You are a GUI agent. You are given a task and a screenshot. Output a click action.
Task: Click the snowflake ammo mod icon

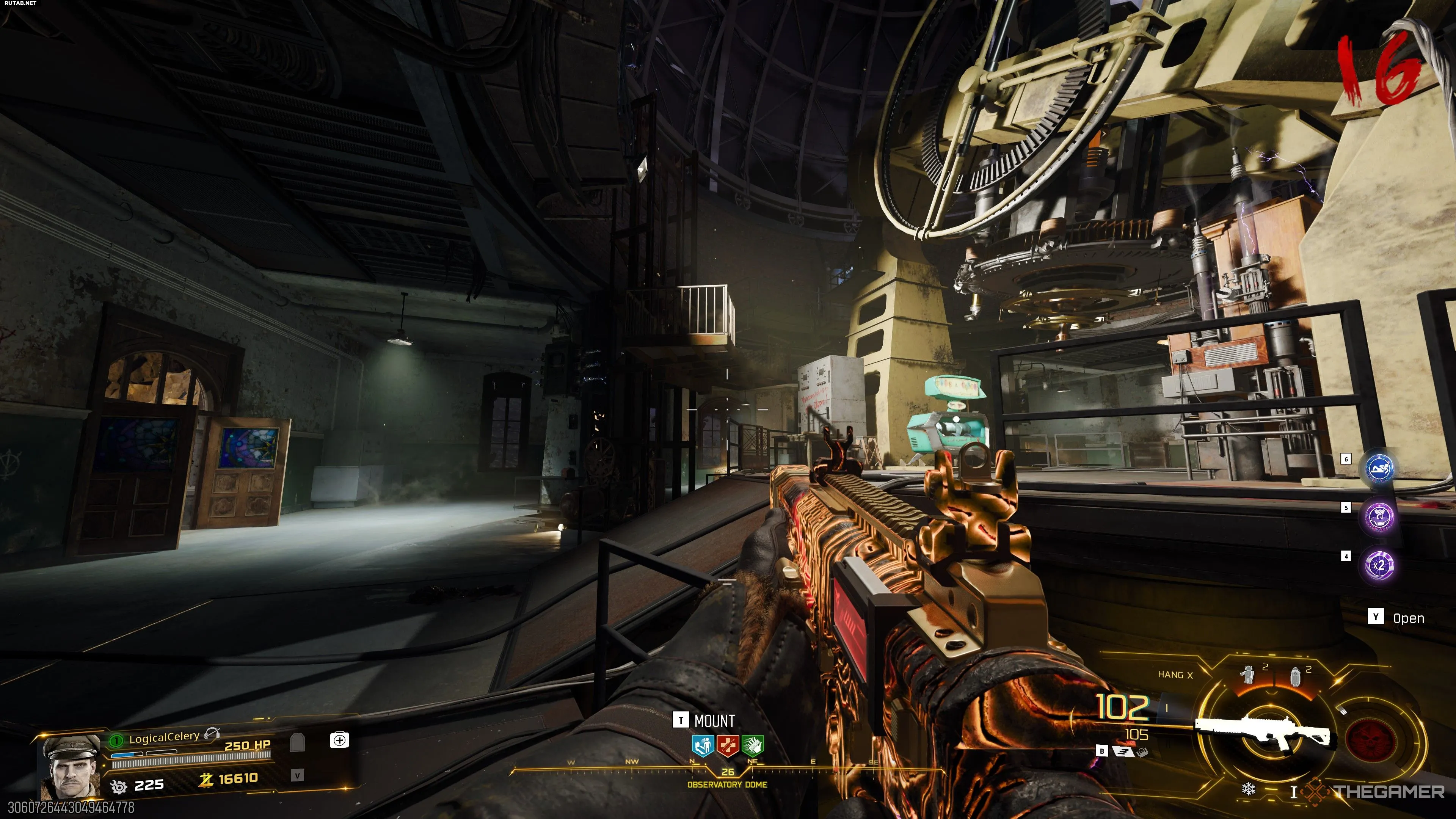[1249, 789]
